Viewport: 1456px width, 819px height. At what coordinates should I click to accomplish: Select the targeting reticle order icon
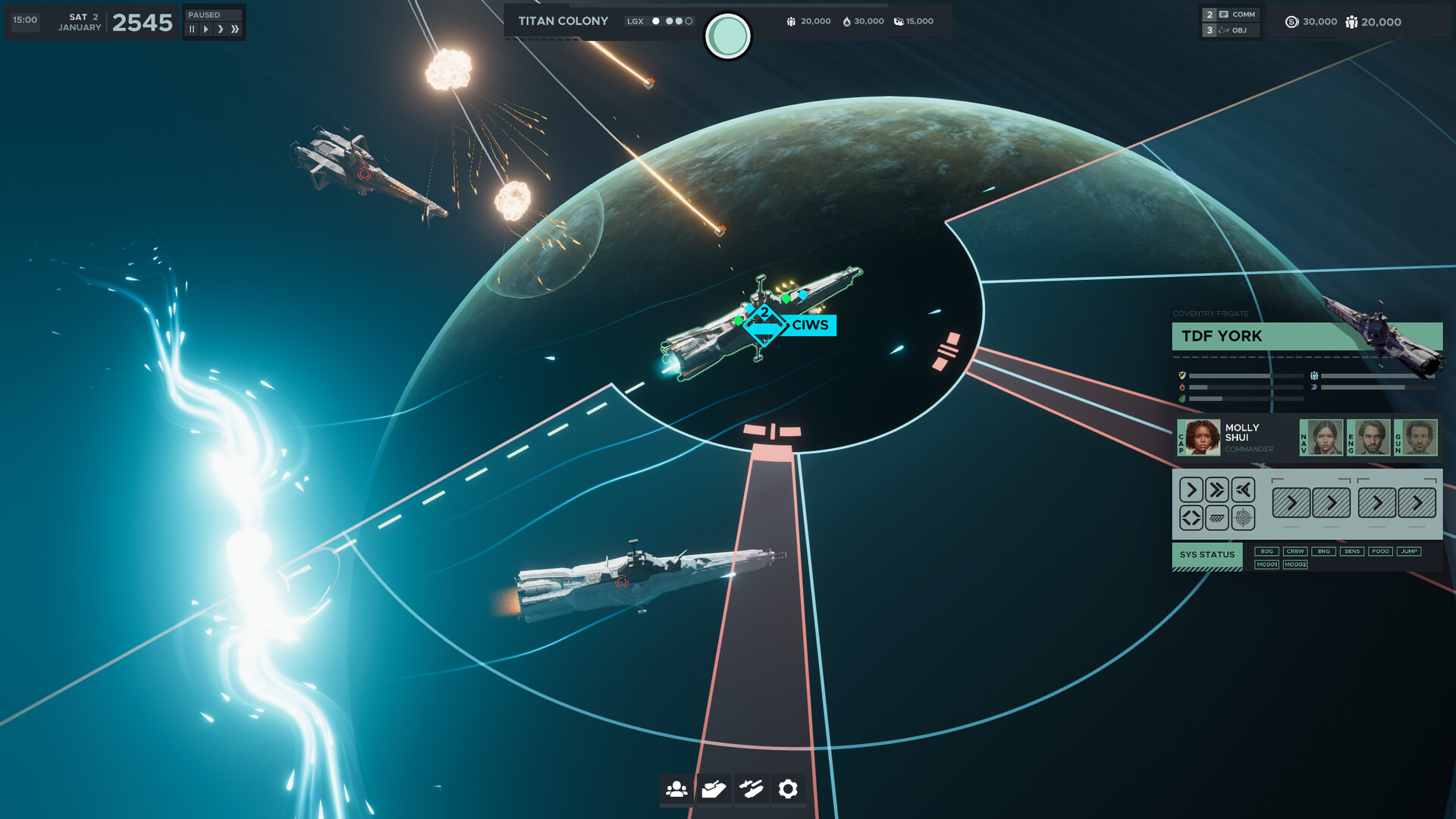pyautogui.click(x=1243, y=519)
